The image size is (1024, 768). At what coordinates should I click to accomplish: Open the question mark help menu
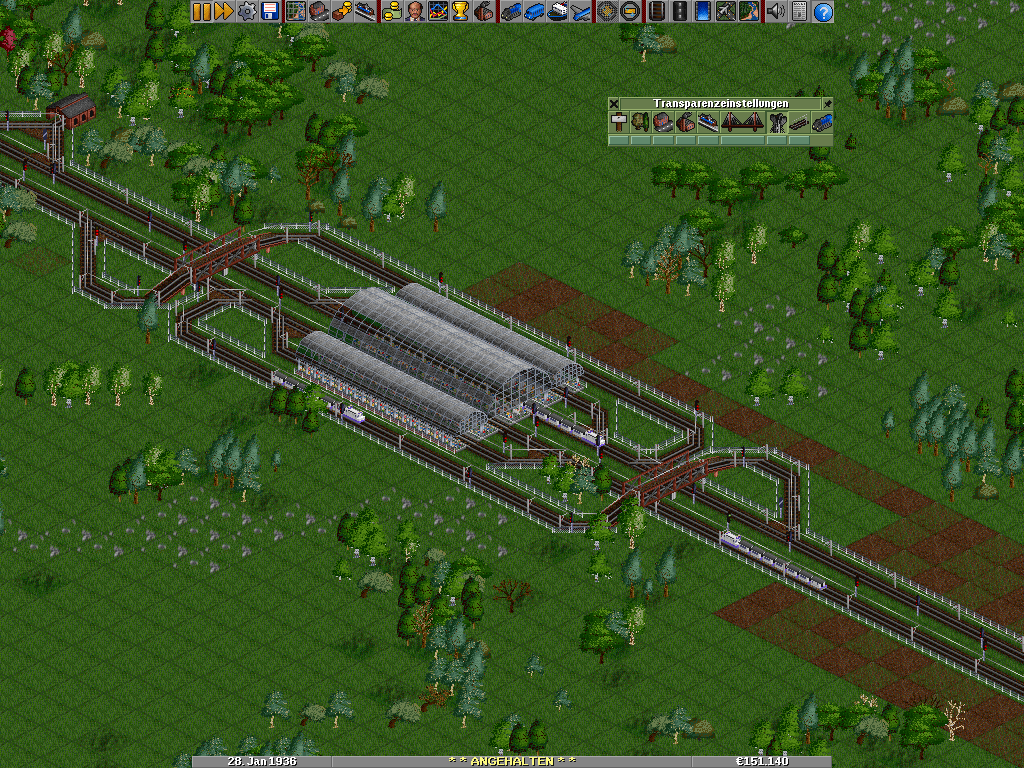pos(823,12)
